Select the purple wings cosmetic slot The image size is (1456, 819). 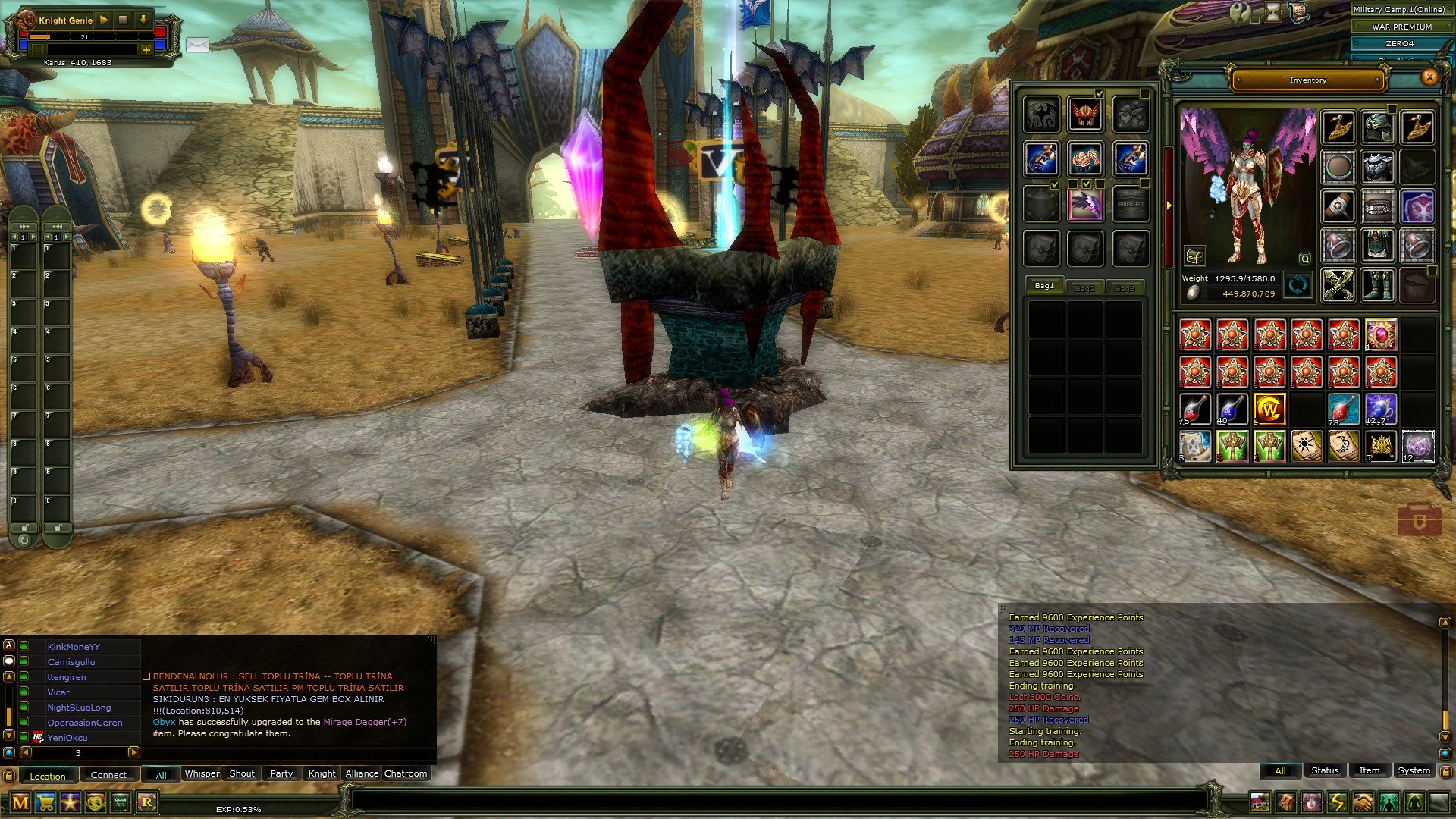click(x=1084, y=204)
